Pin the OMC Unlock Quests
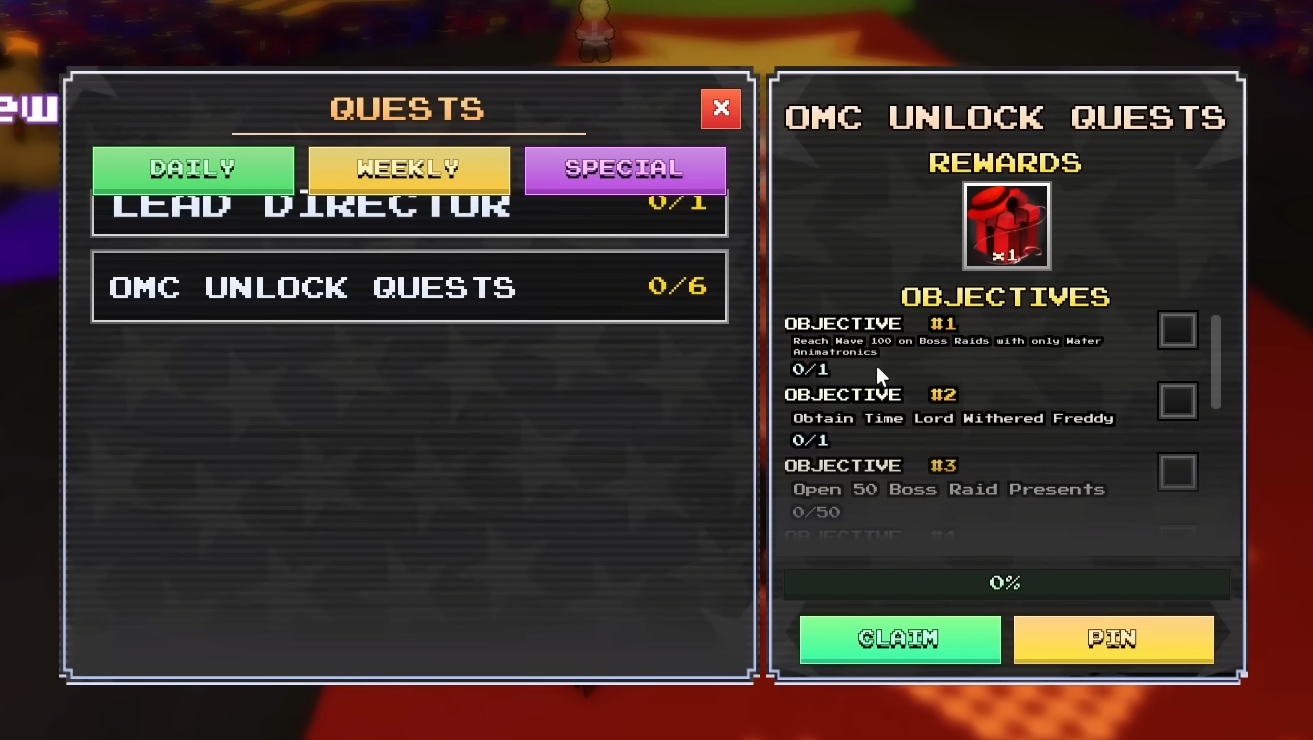This screenshot has width=1313, height=740. 1113,638
